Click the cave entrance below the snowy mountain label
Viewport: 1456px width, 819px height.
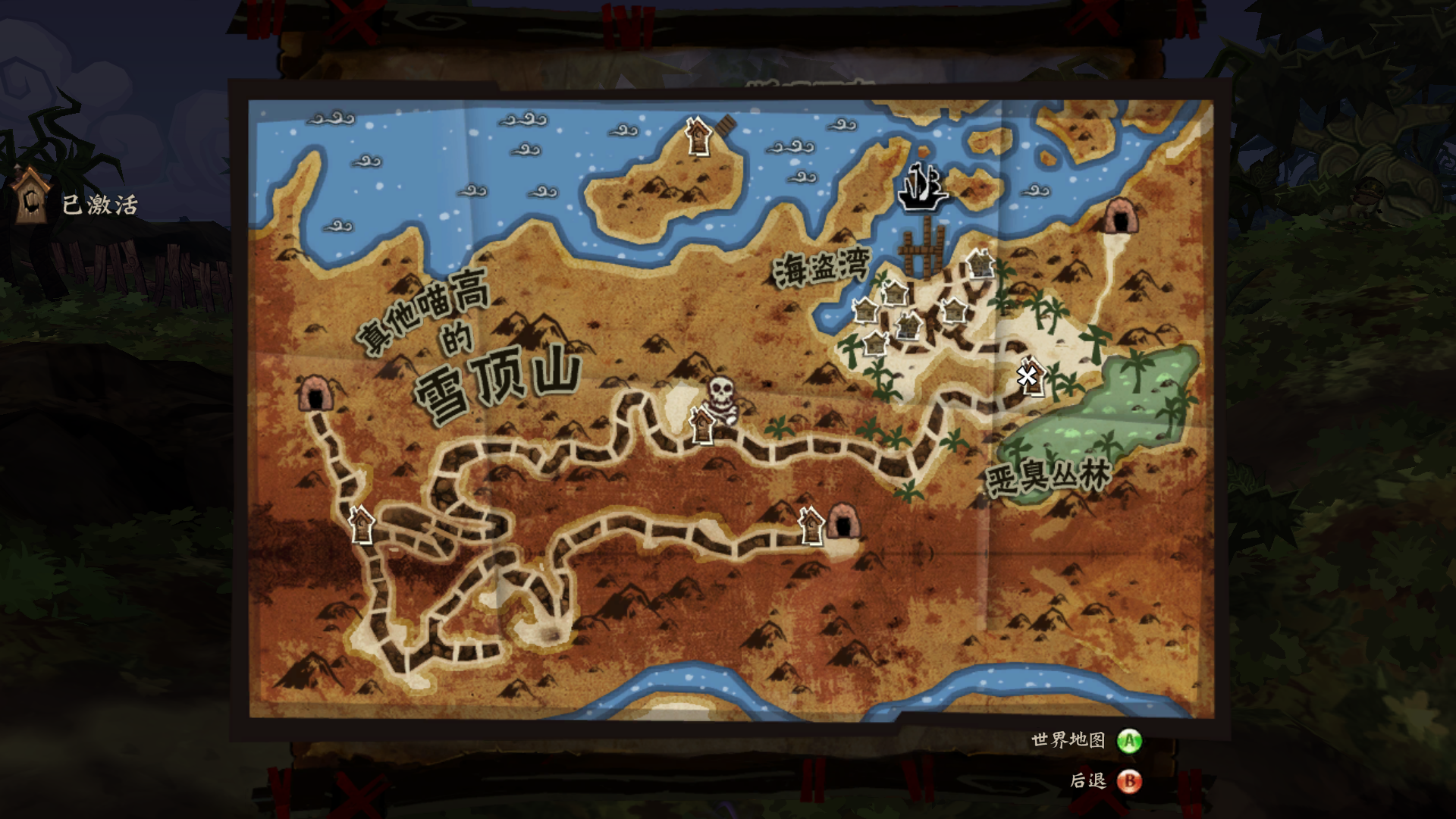click(x=312, y=394)
